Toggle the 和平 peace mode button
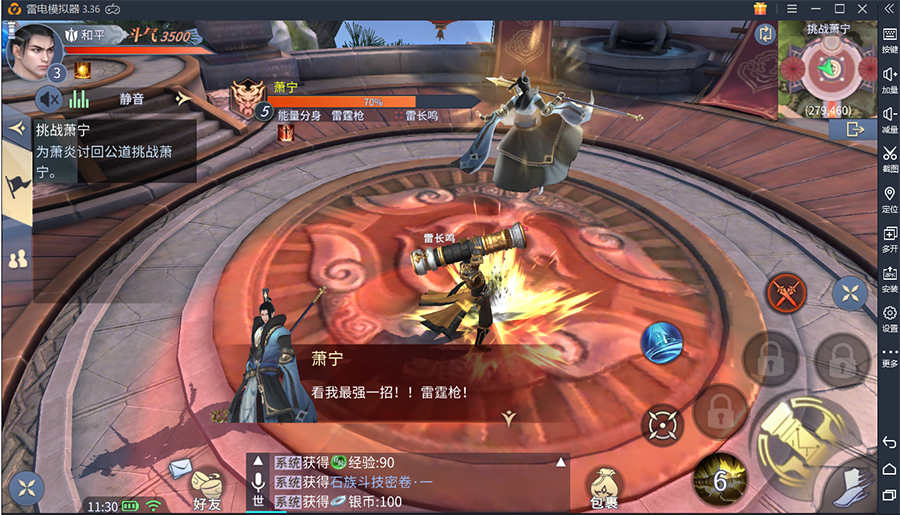Screen dimensions: 900x515 click(86, 35)
